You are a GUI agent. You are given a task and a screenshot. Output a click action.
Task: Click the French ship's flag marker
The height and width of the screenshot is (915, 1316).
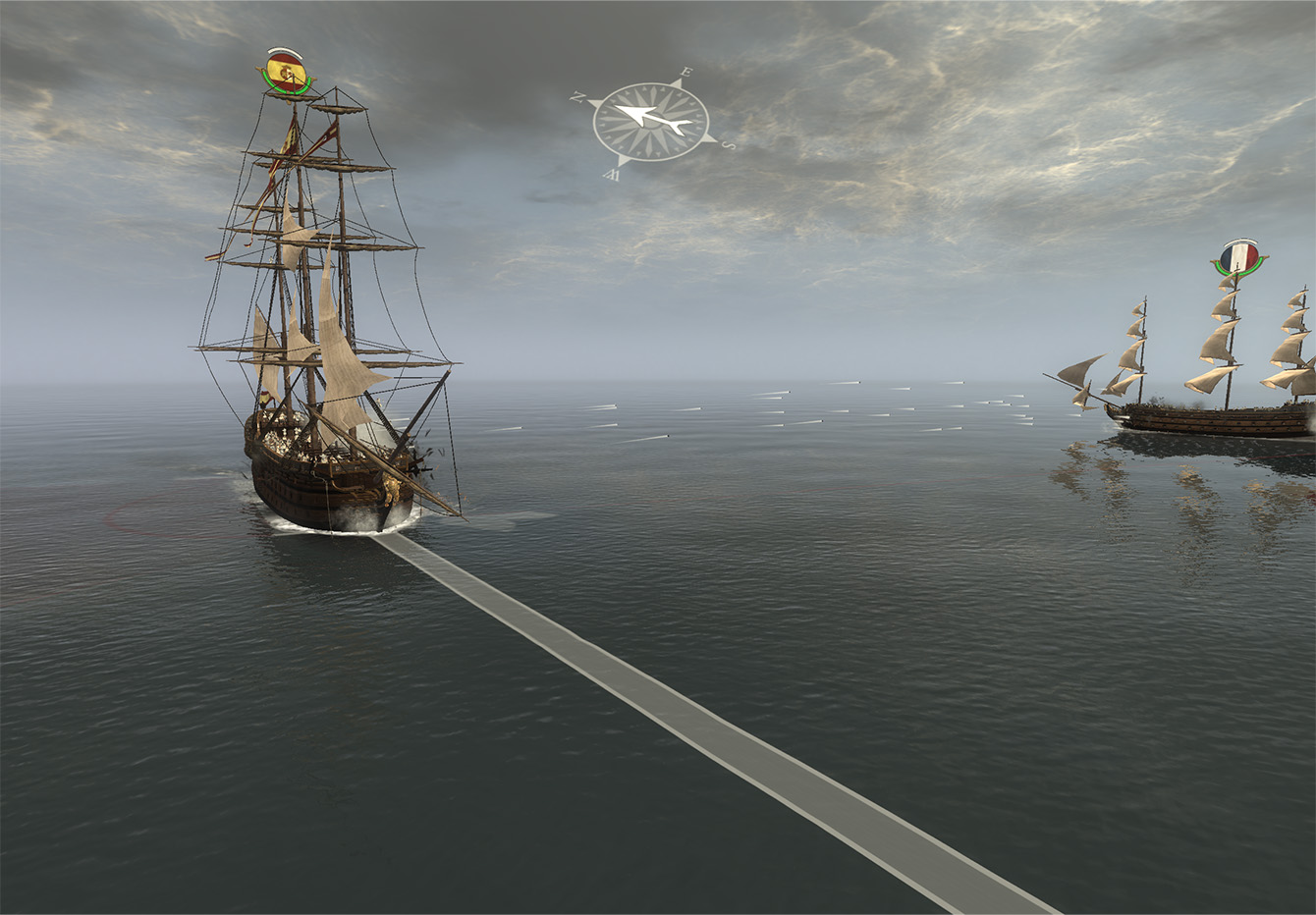[x=1239, y=258]
